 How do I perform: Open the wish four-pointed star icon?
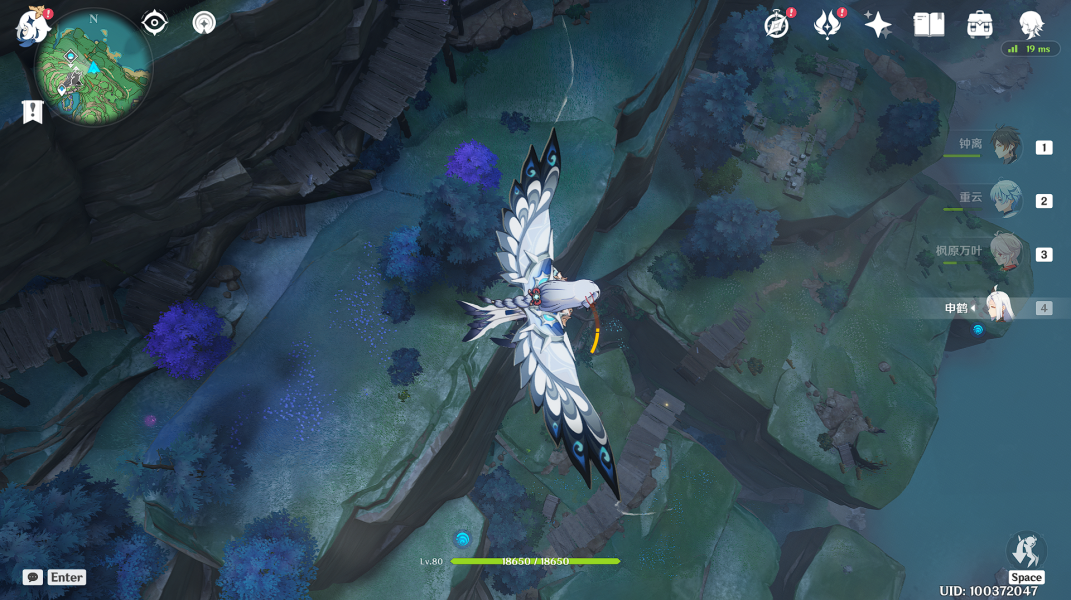[x=878, y=25]
